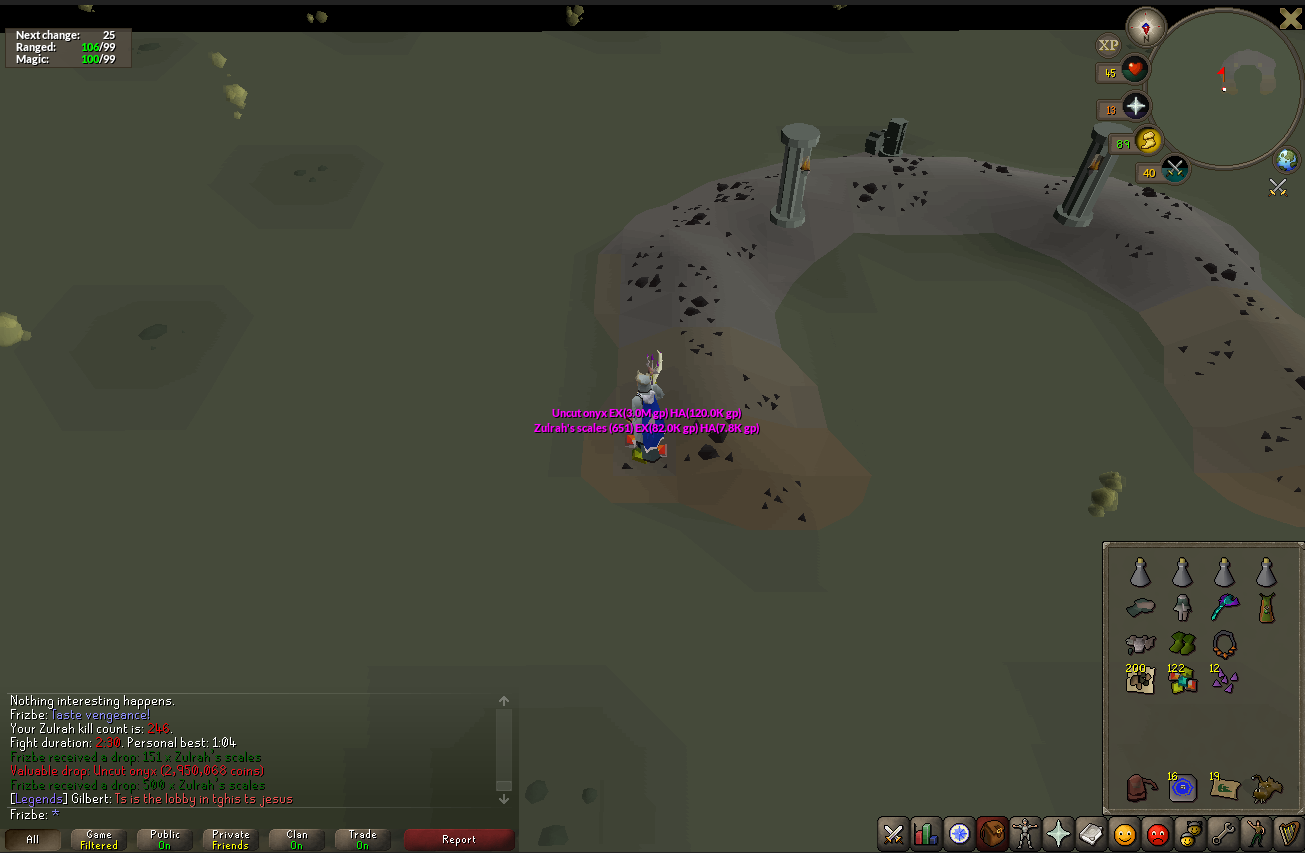1305x853 pixels.
Task: Click the Zulrah's scales ground item text
Action: 645,428
